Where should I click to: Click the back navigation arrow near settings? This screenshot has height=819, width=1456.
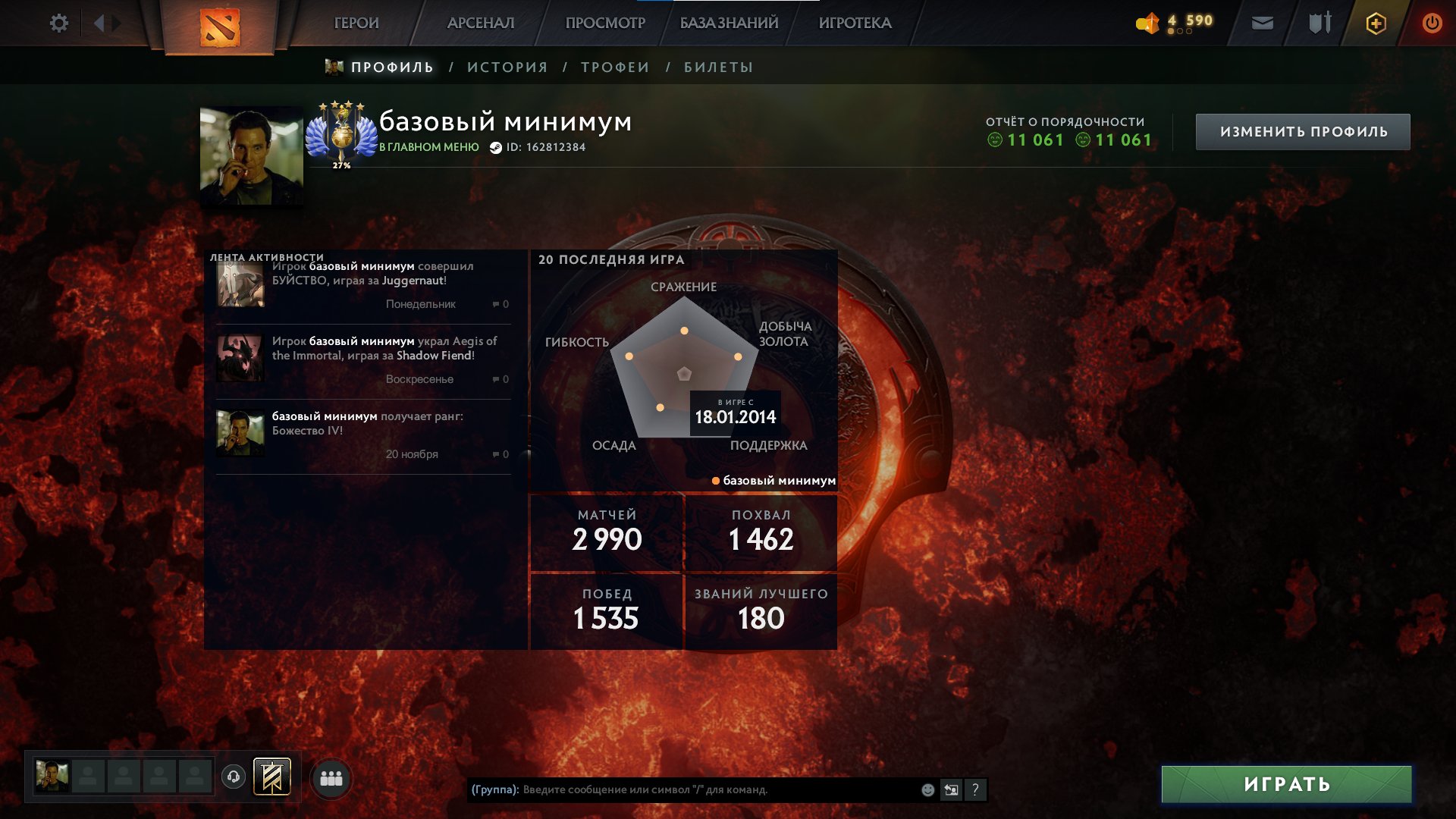(99, 23)
